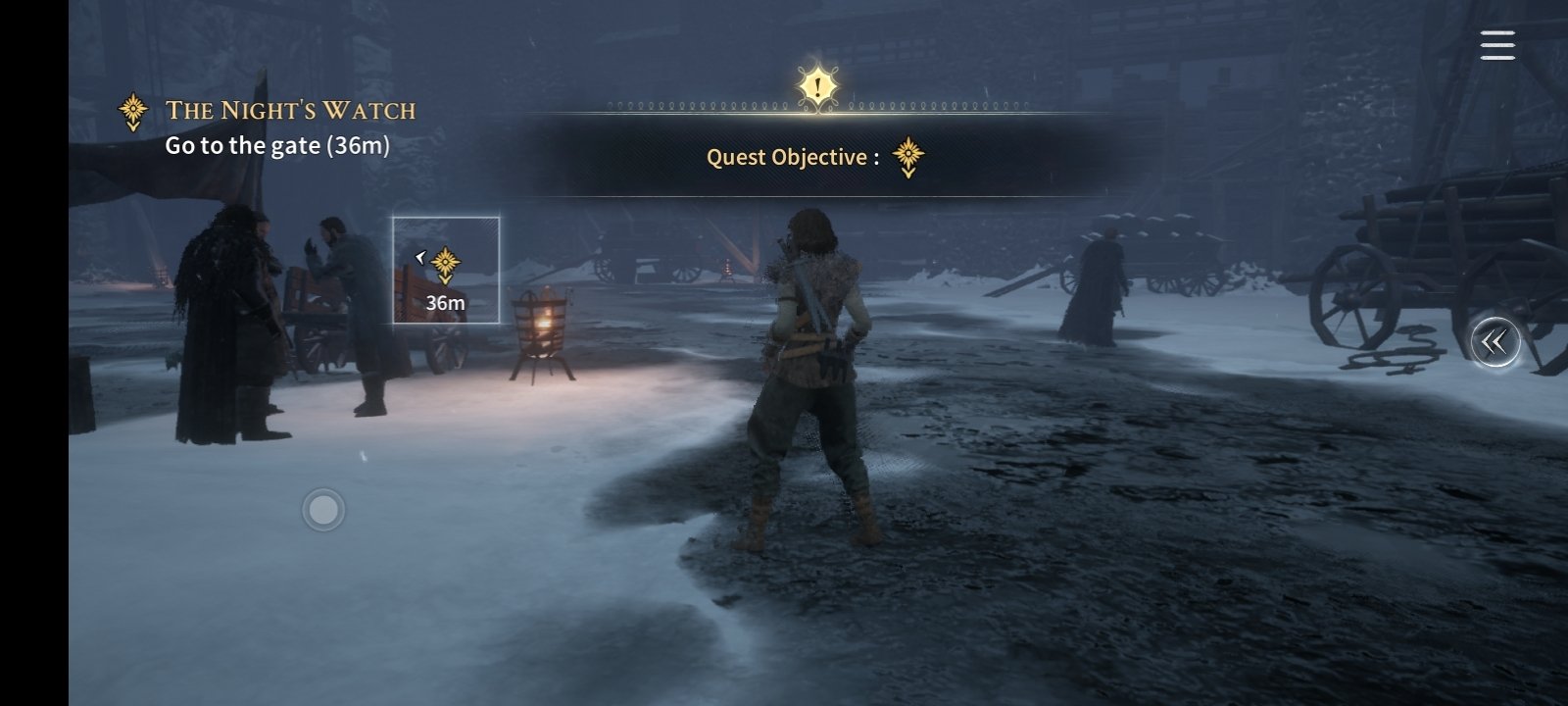Image resolution: width=1568 pixels, height=706 pixels.
Task: Open the hamburger menu
Action: (1496, 45)
